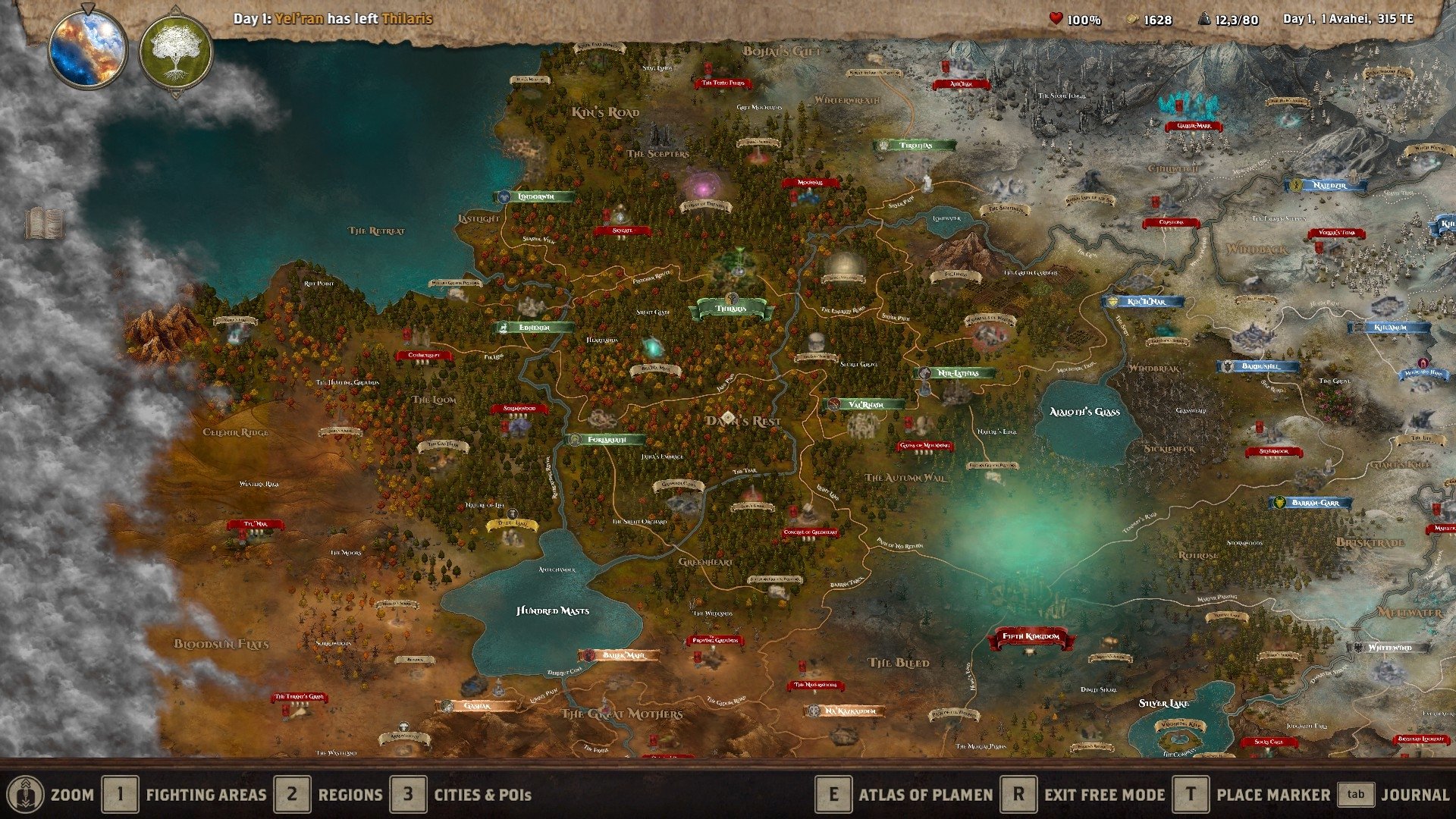Click the Zoom icon in the bottom bar
This screenshot has width=1456, height=819.
27,795
